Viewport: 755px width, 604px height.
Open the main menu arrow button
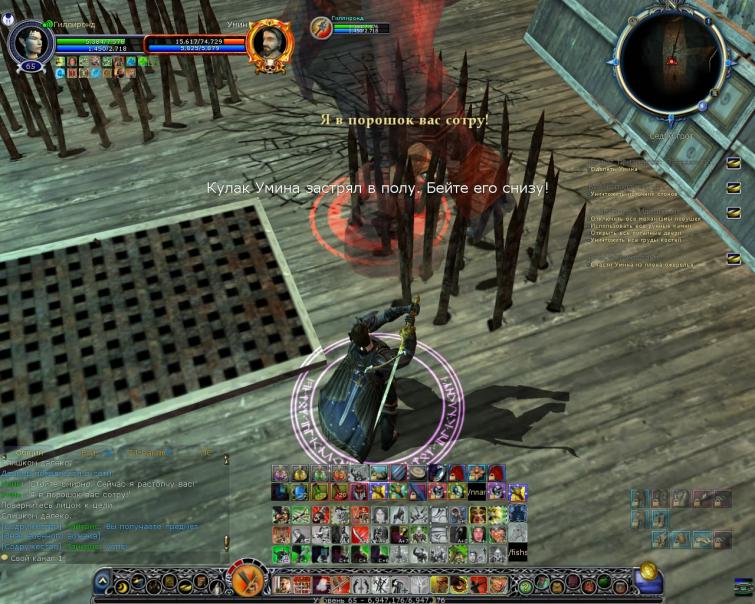click(101, 580)
